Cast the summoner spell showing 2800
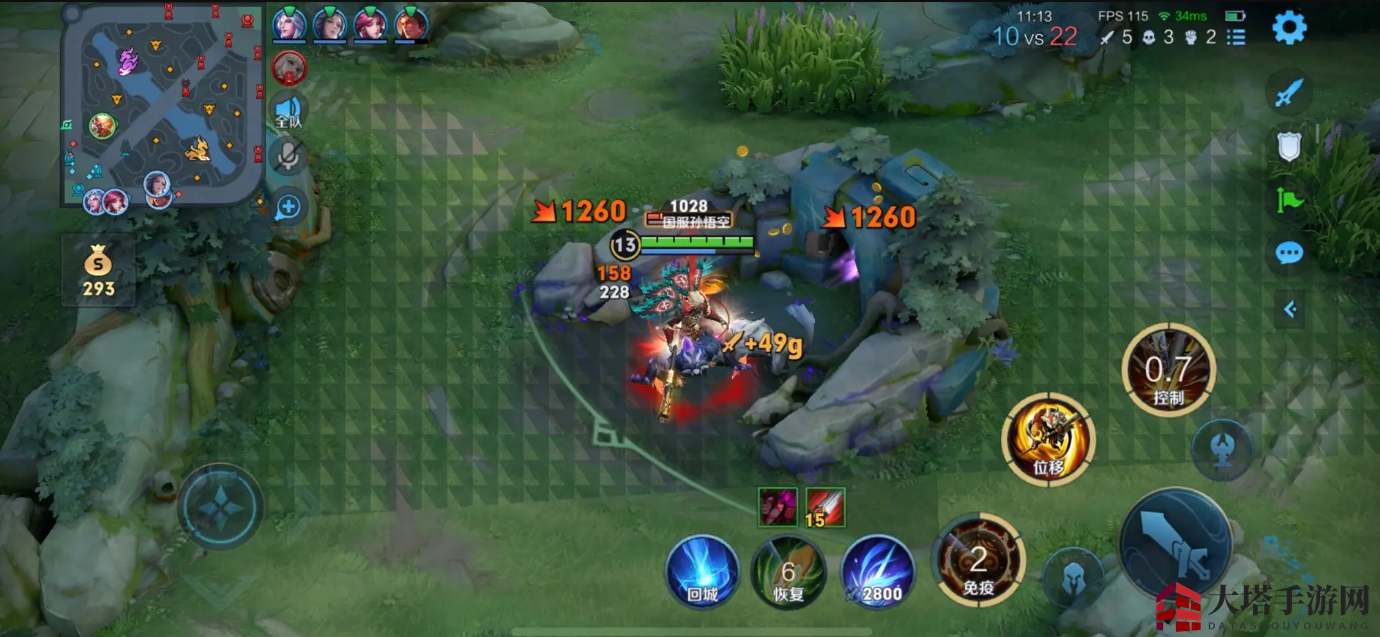The height and width of the screenshot is (637, 1380). pos(877,571)
